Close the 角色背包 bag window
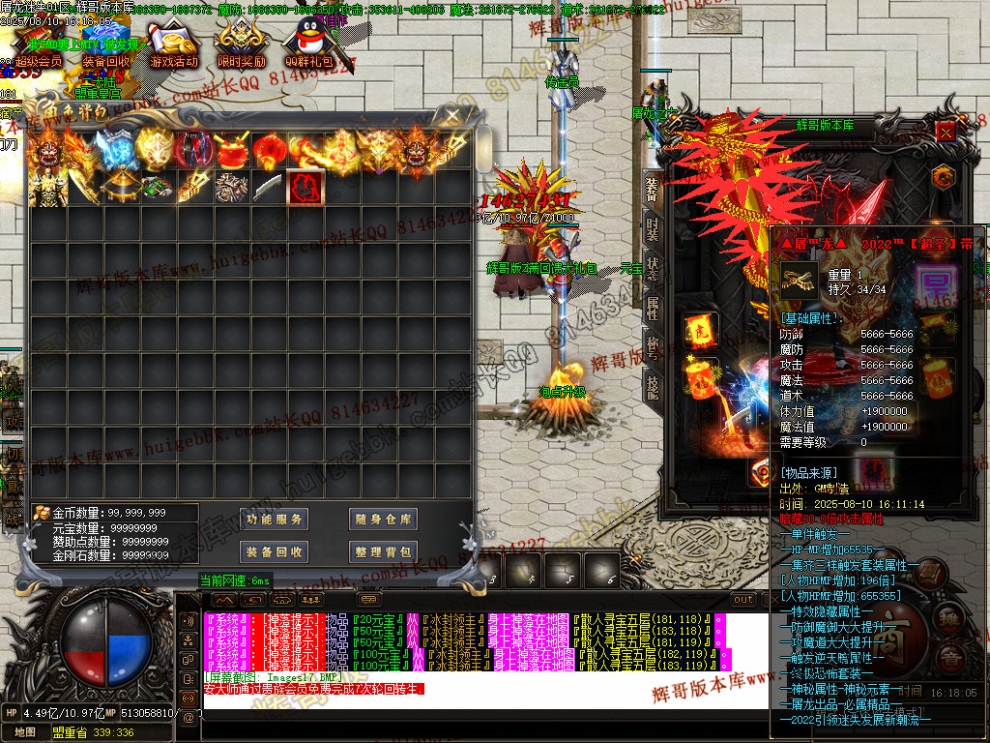The image size is (990, 743). (x=453, y=117)
